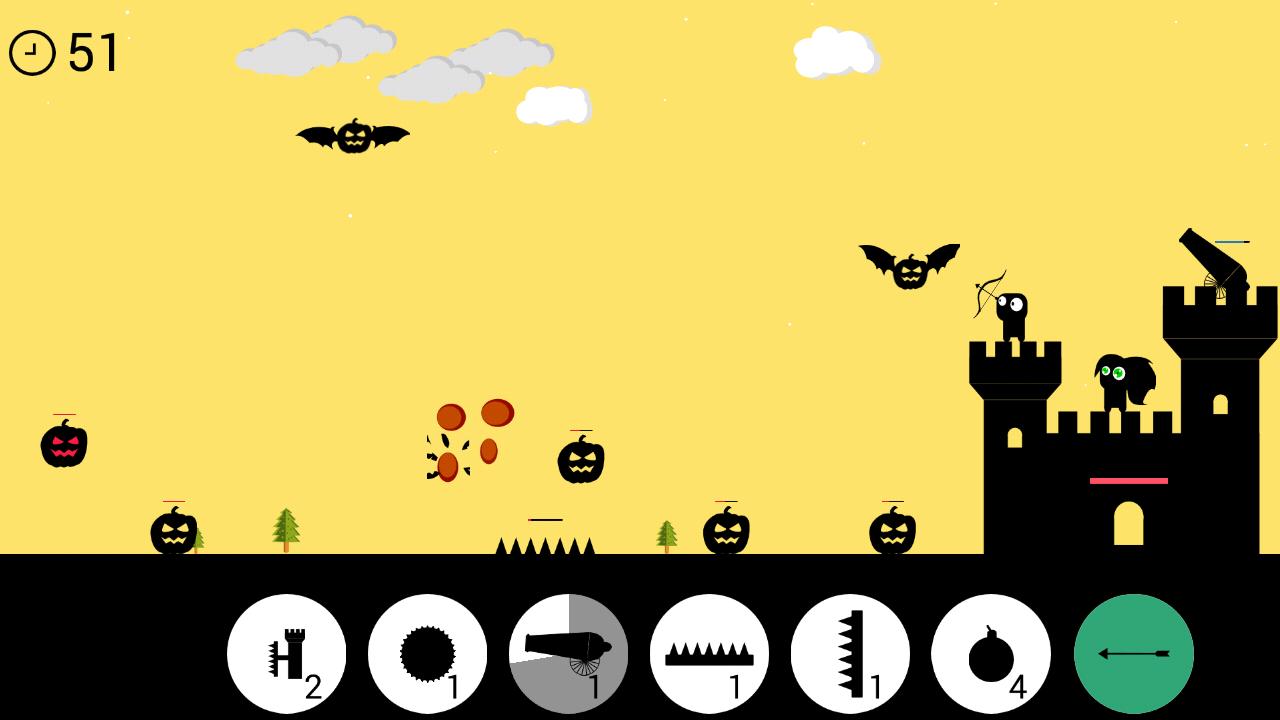1280x720 pixels.
Task: Click the clock timer icon
Action: point(31,52)
